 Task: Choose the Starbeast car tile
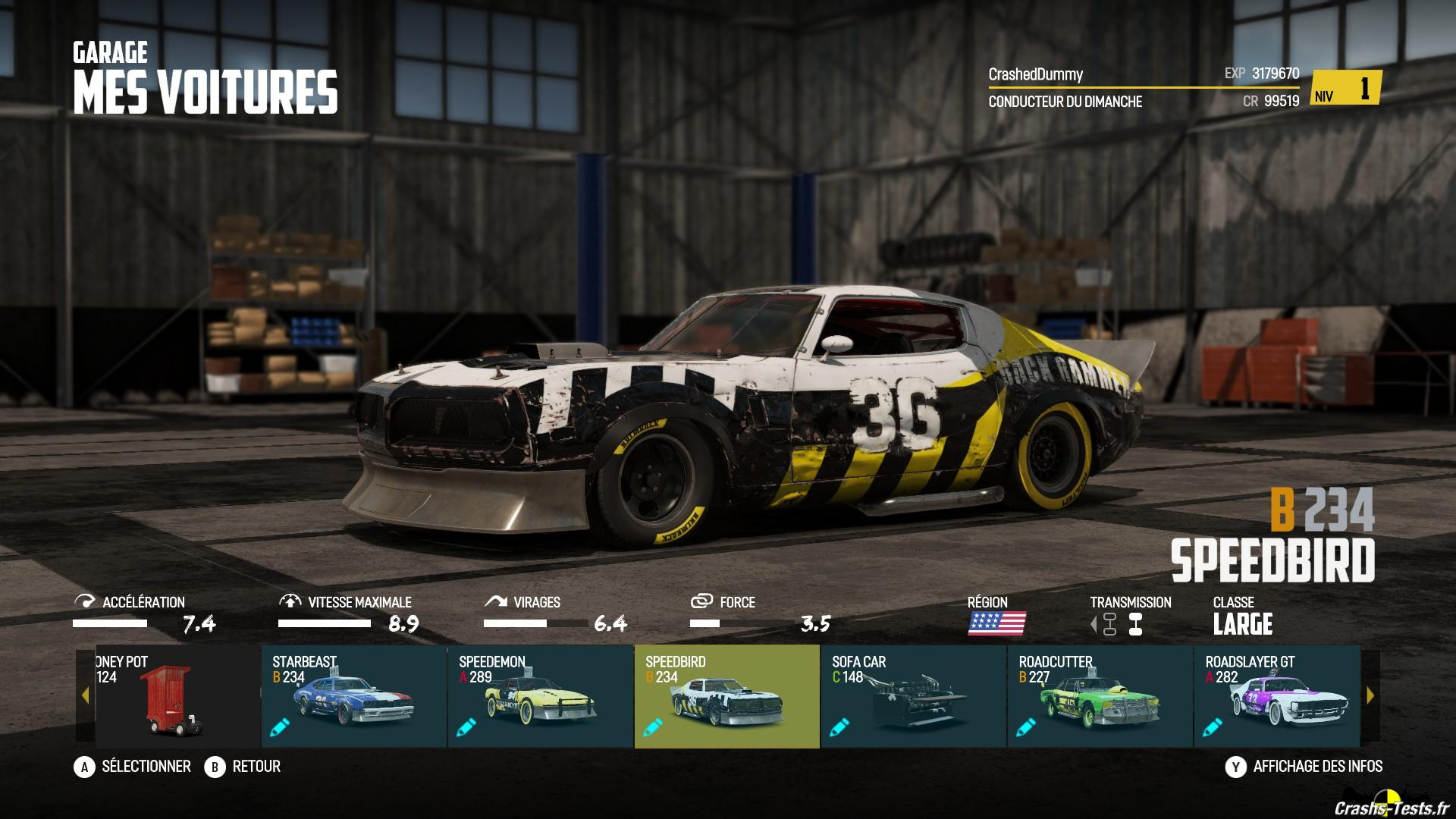pos(353,696)
